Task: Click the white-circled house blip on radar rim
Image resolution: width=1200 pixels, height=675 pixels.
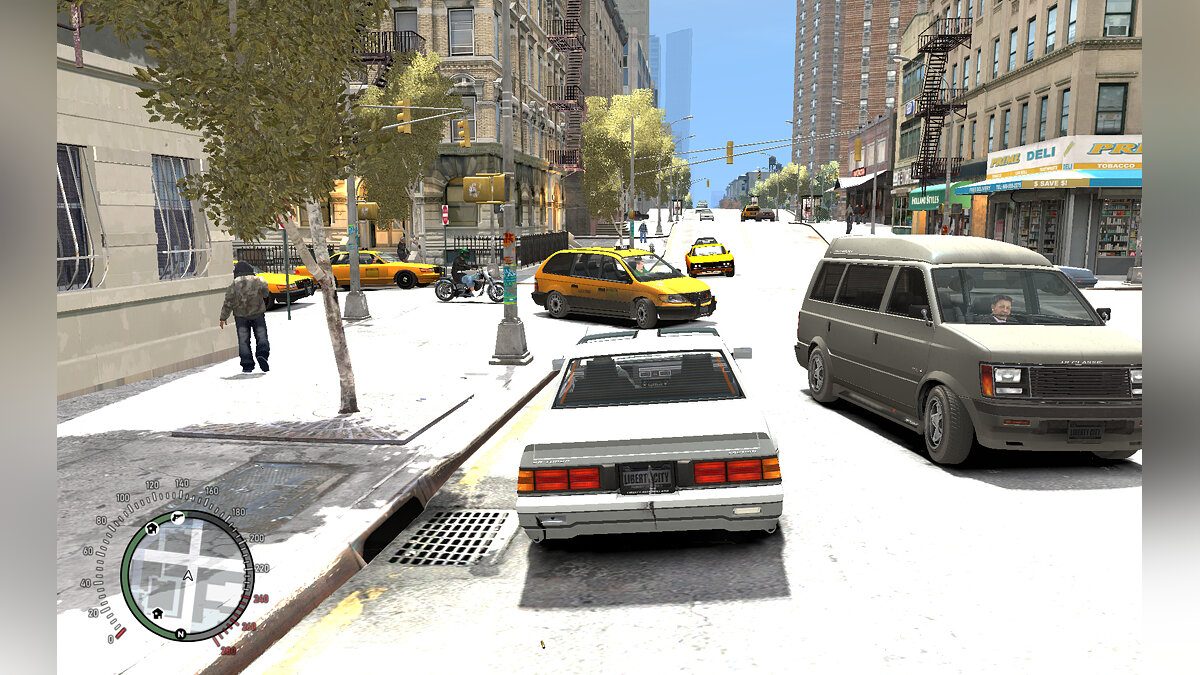Action: pyautogui.click(x=152, y=527)
